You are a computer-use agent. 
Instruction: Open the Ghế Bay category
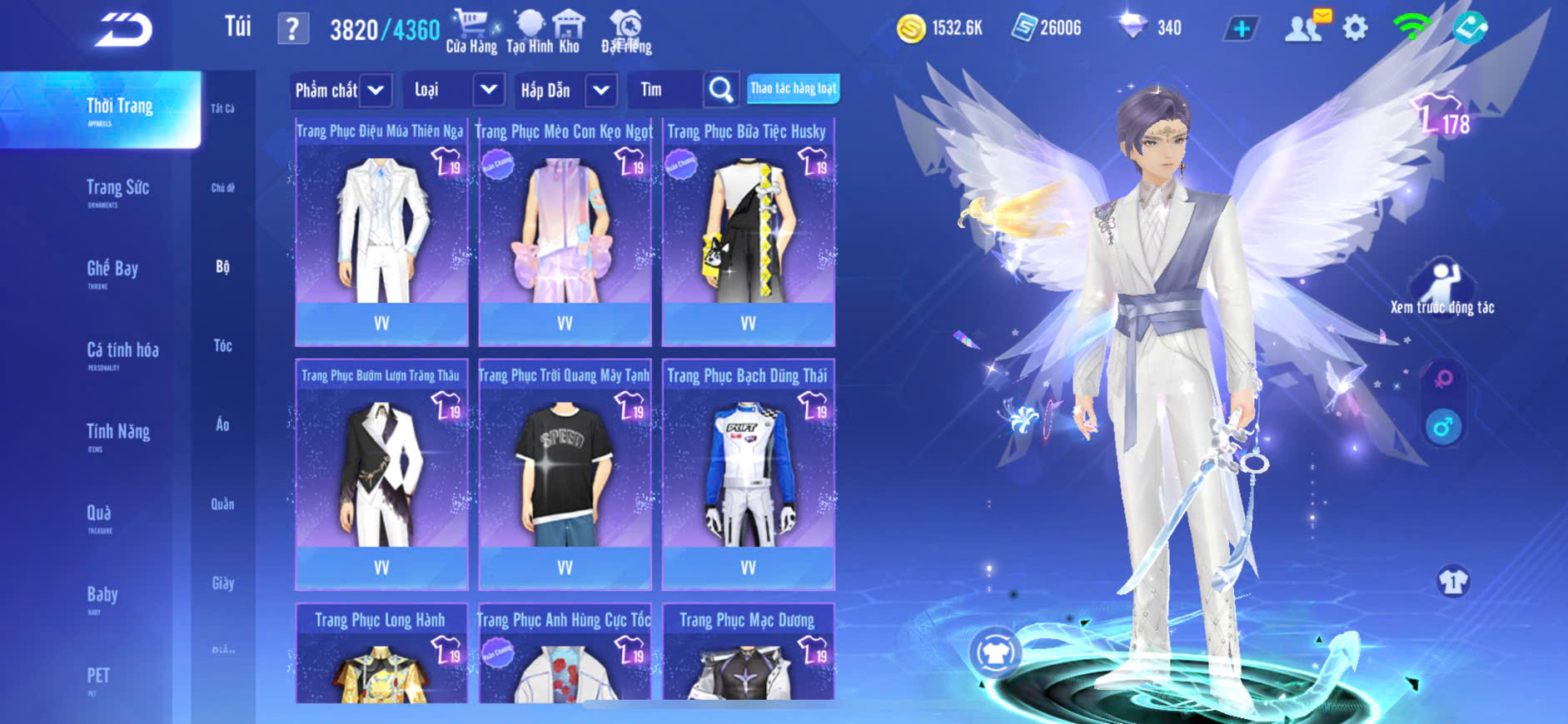click(x=112, y=270)
